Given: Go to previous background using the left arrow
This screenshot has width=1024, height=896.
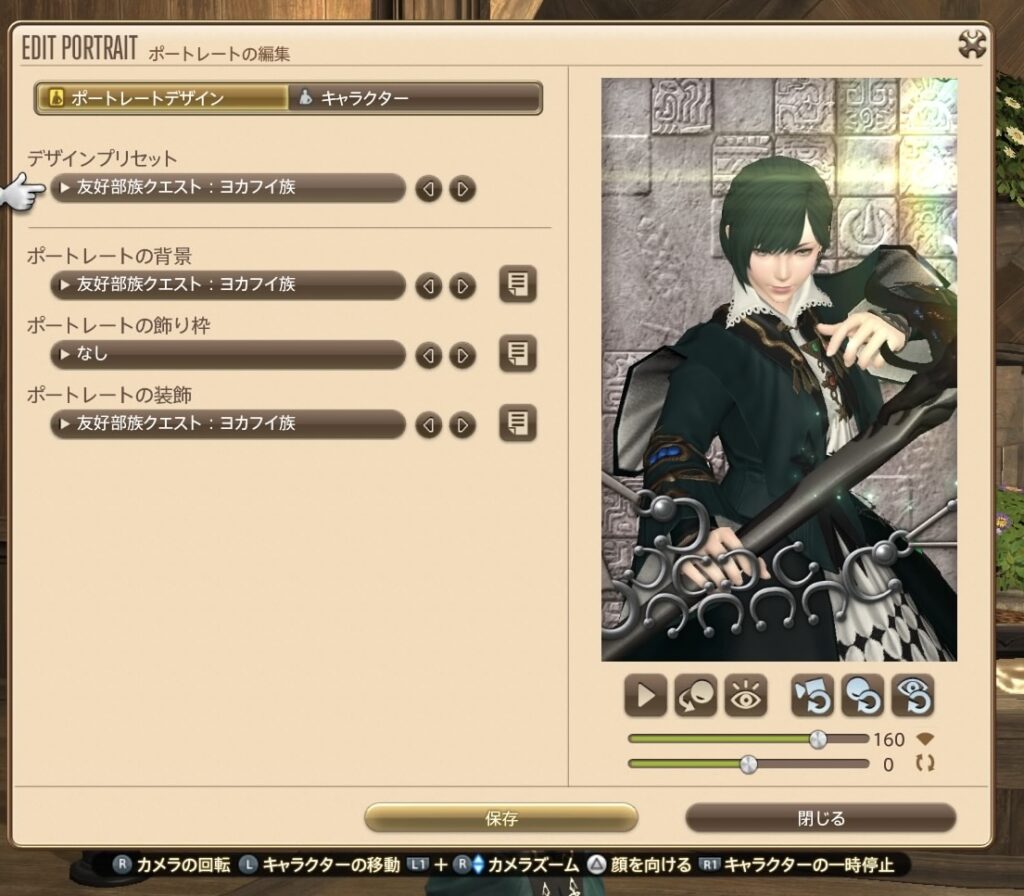Looking at the screenshot, I should click(429, 286).
